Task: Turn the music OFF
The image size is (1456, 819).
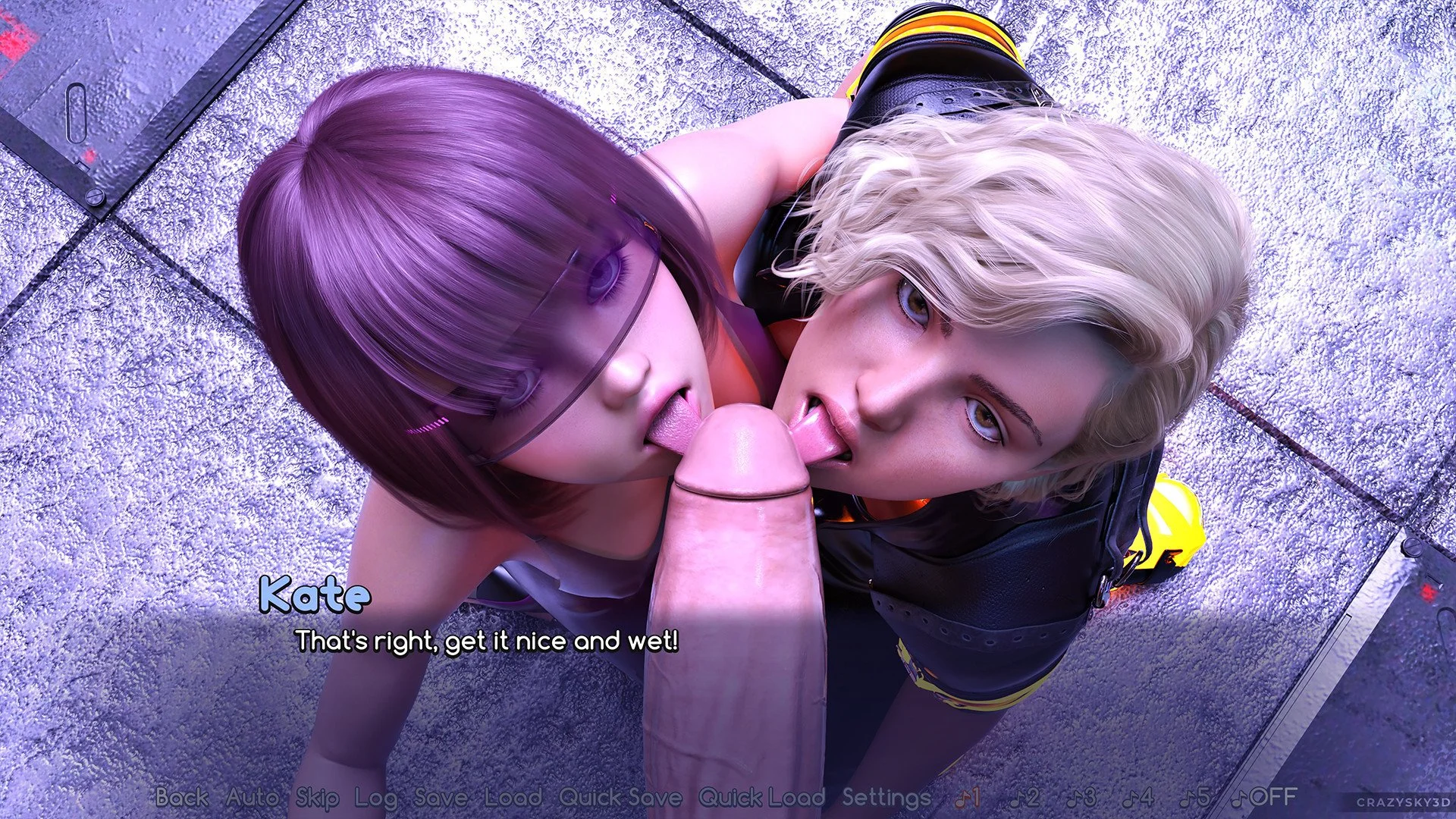Action: [1264, 797]
